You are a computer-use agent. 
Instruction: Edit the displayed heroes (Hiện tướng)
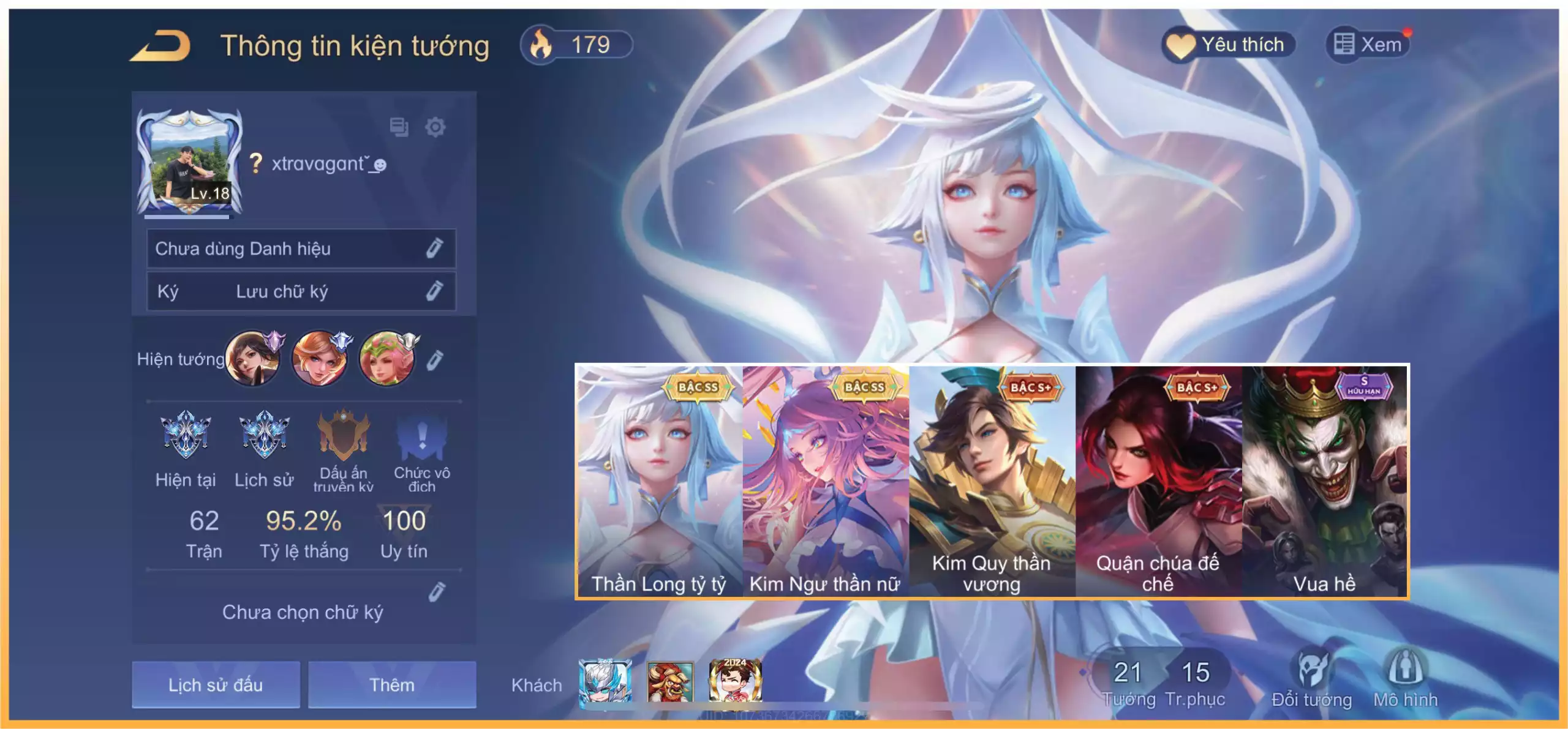pos(434,360)
